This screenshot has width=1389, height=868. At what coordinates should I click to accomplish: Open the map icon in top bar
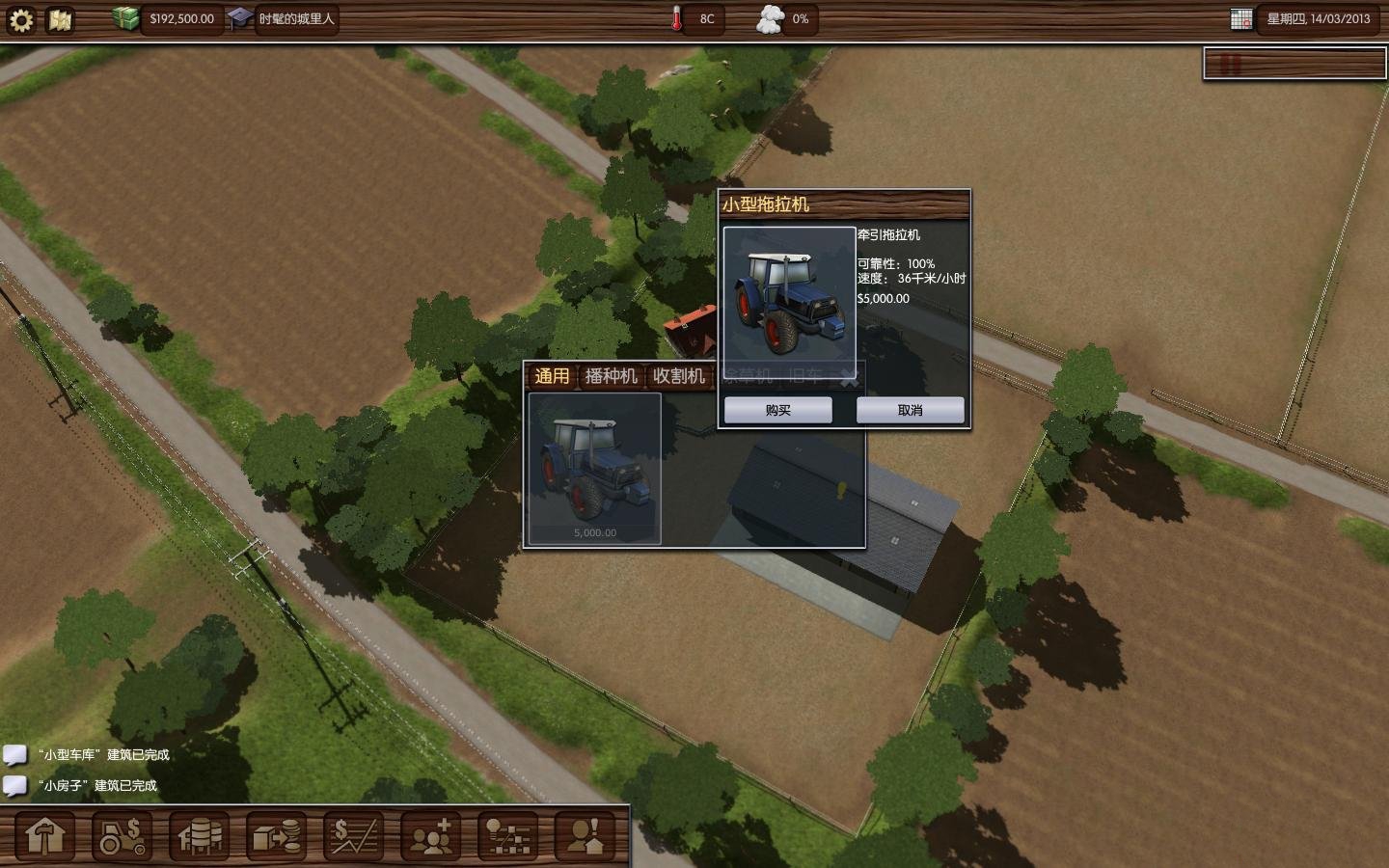pyautogui.click(x=61, y=19)
